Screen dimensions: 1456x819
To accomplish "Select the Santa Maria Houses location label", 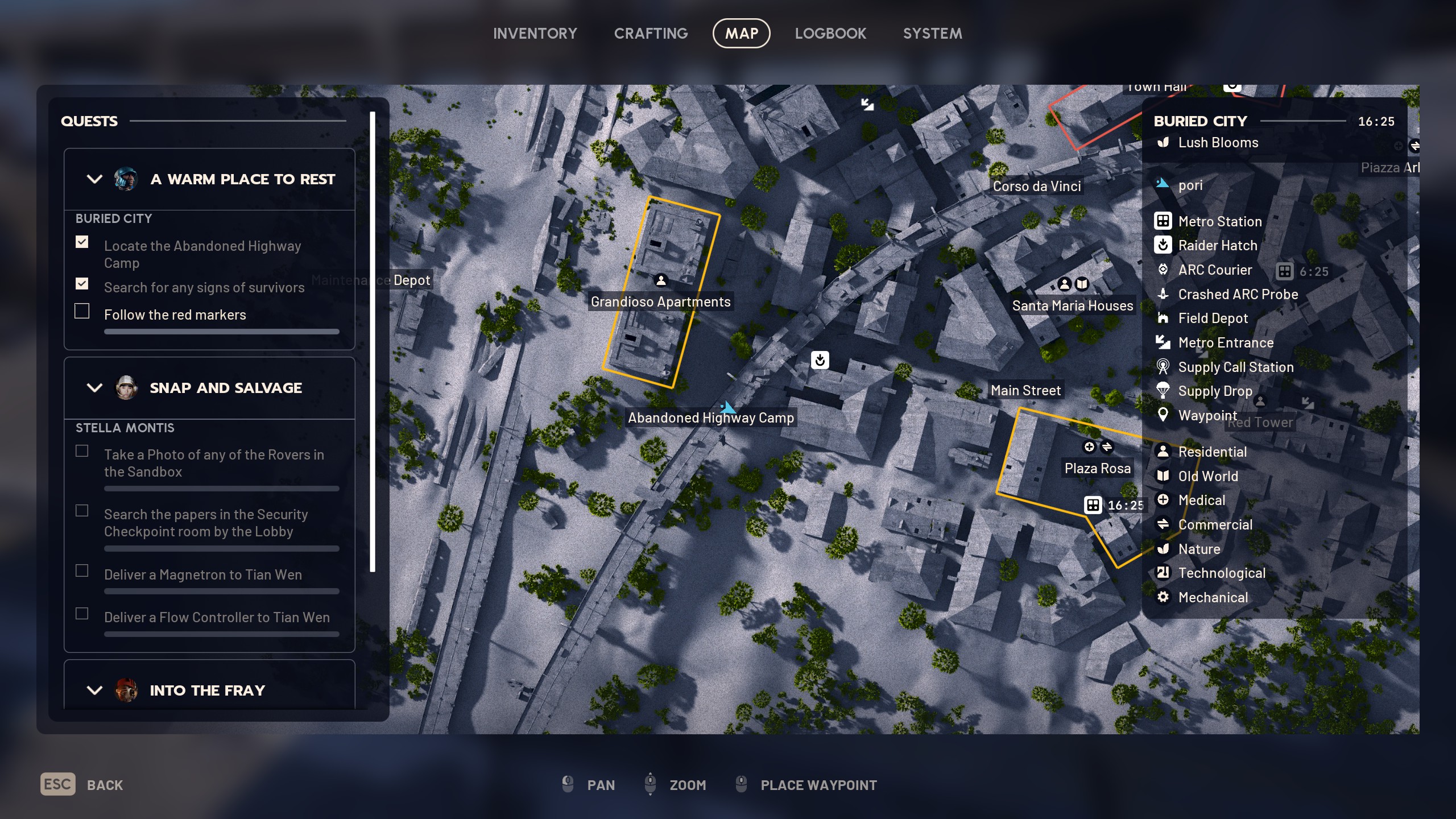I will click(x=1072, y=305).
